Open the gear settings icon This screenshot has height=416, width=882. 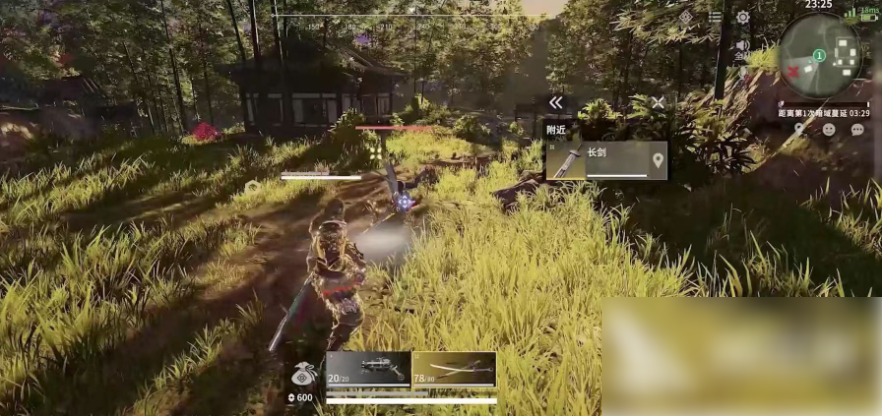[743, 17]
